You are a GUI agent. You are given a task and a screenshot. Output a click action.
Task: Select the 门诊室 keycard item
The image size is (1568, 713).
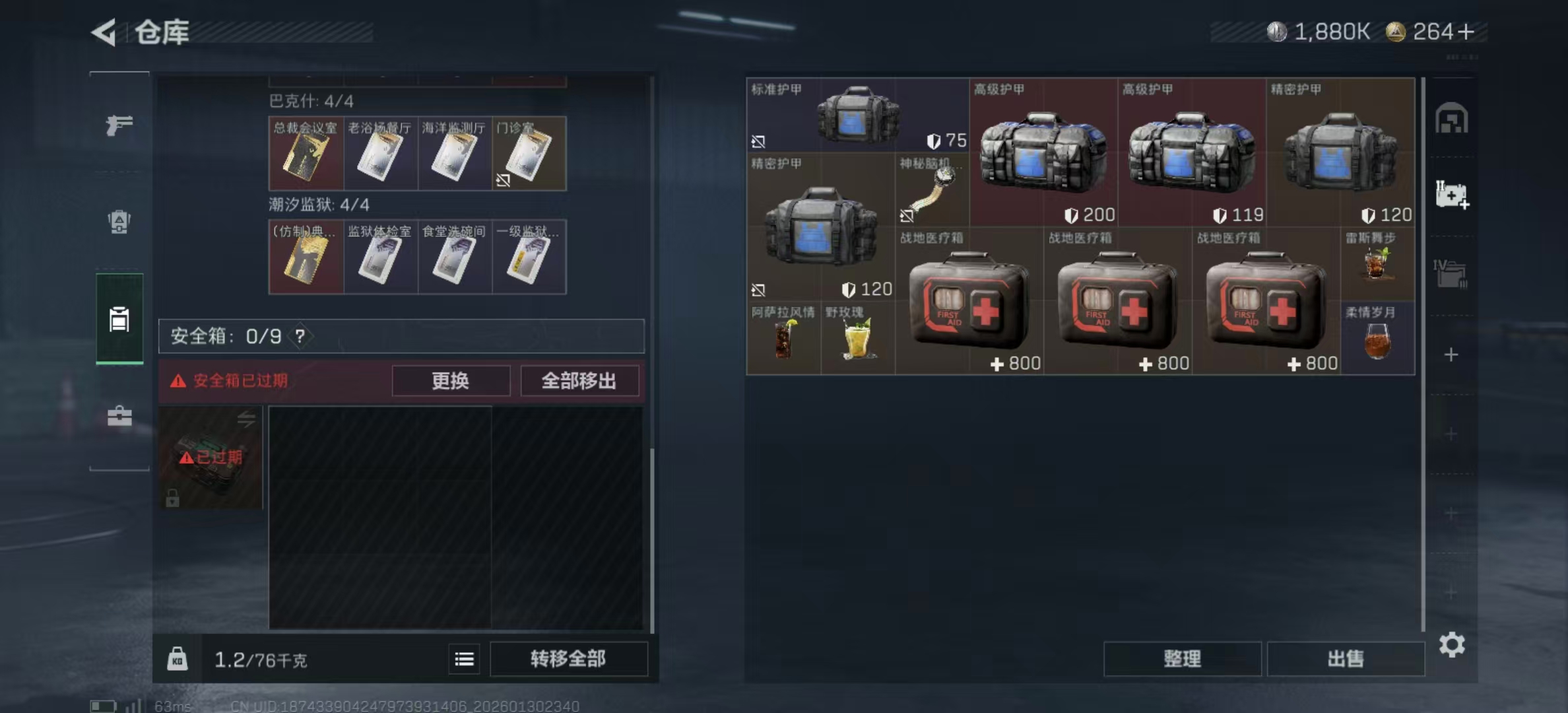pyautogui.click(x=529, y=153)
